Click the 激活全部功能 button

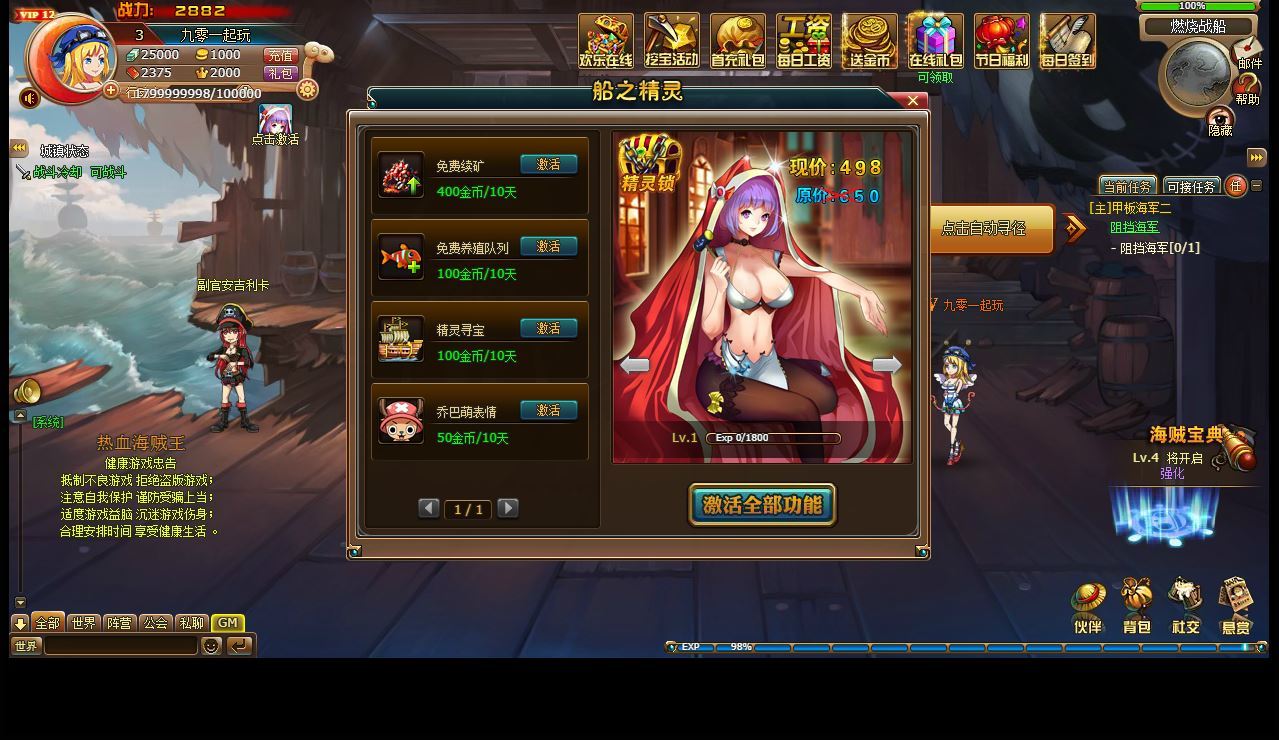(762, 505)
